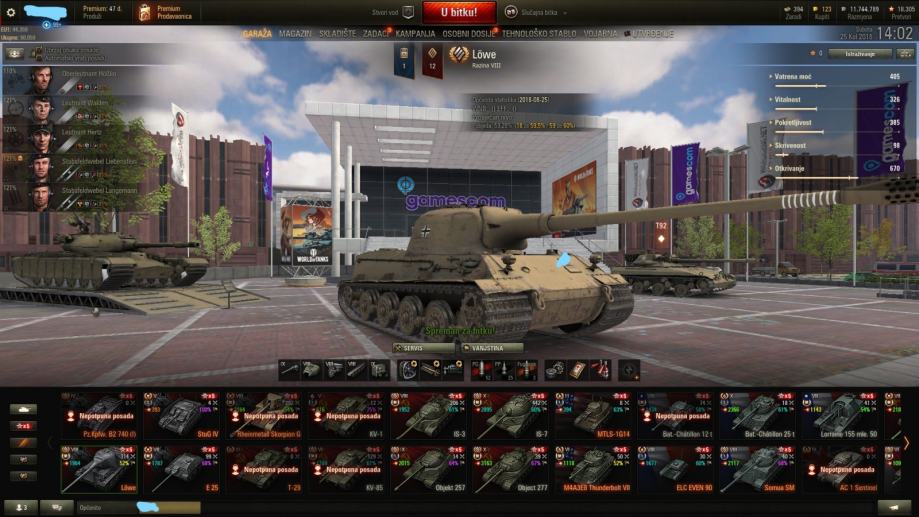The image size is (919, 517).
Task: Go to the Kampanja tab
Action: click(x=415, y=33)
